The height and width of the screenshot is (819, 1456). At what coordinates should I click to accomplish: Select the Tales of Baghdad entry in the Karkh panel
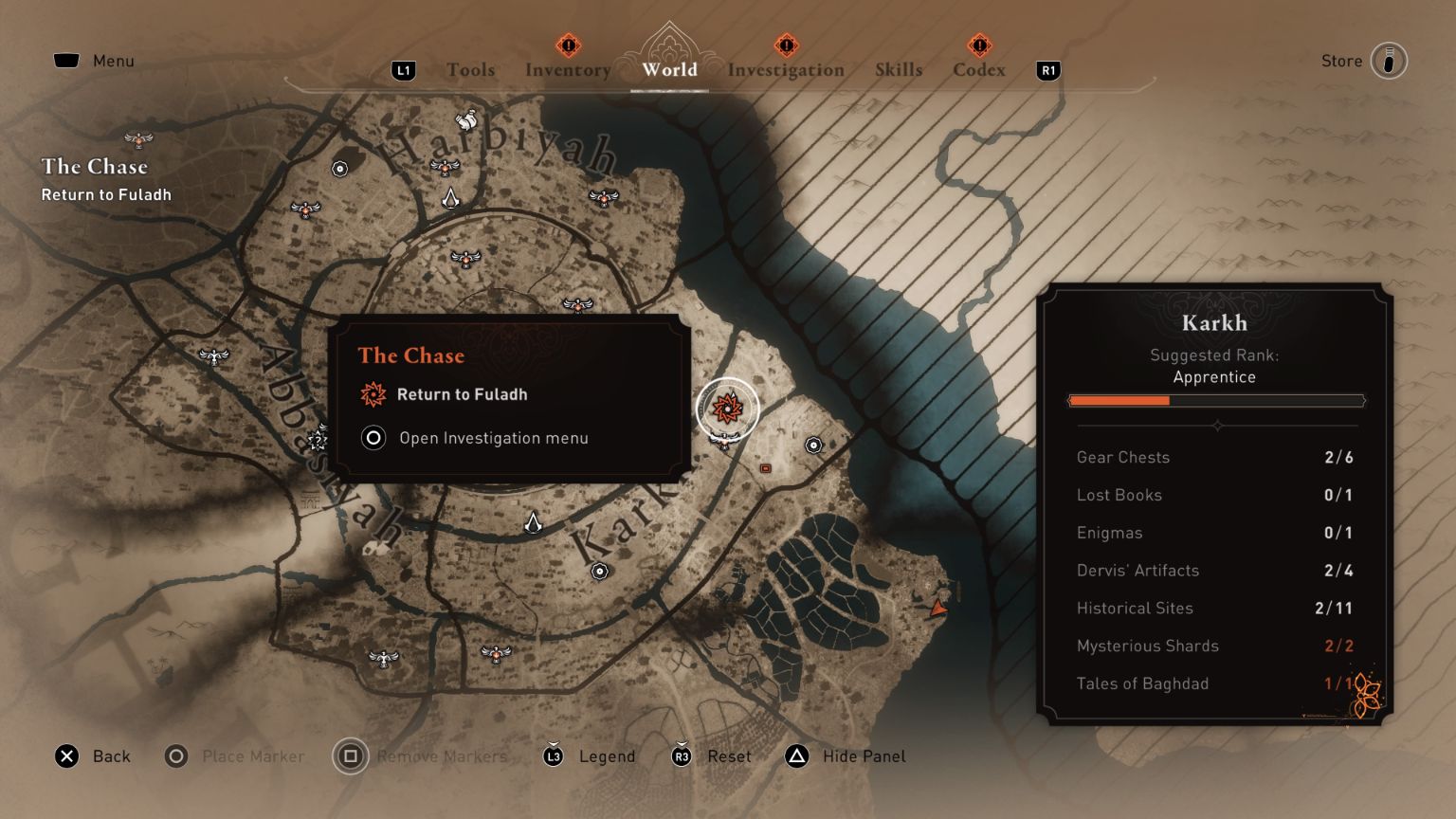[x=1142, y=683]
